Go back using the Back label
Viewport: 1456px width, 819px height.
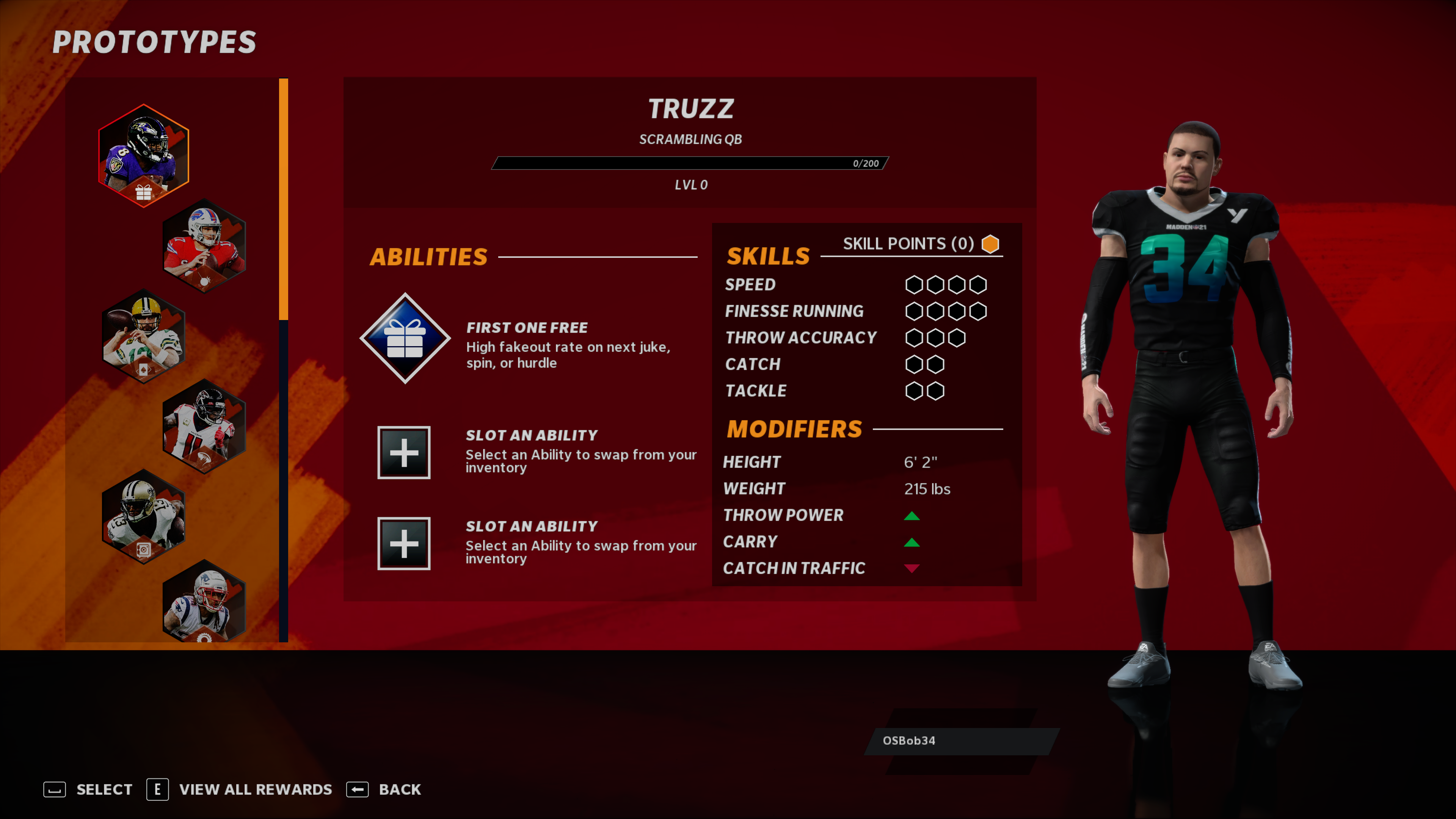coord(399,789)
